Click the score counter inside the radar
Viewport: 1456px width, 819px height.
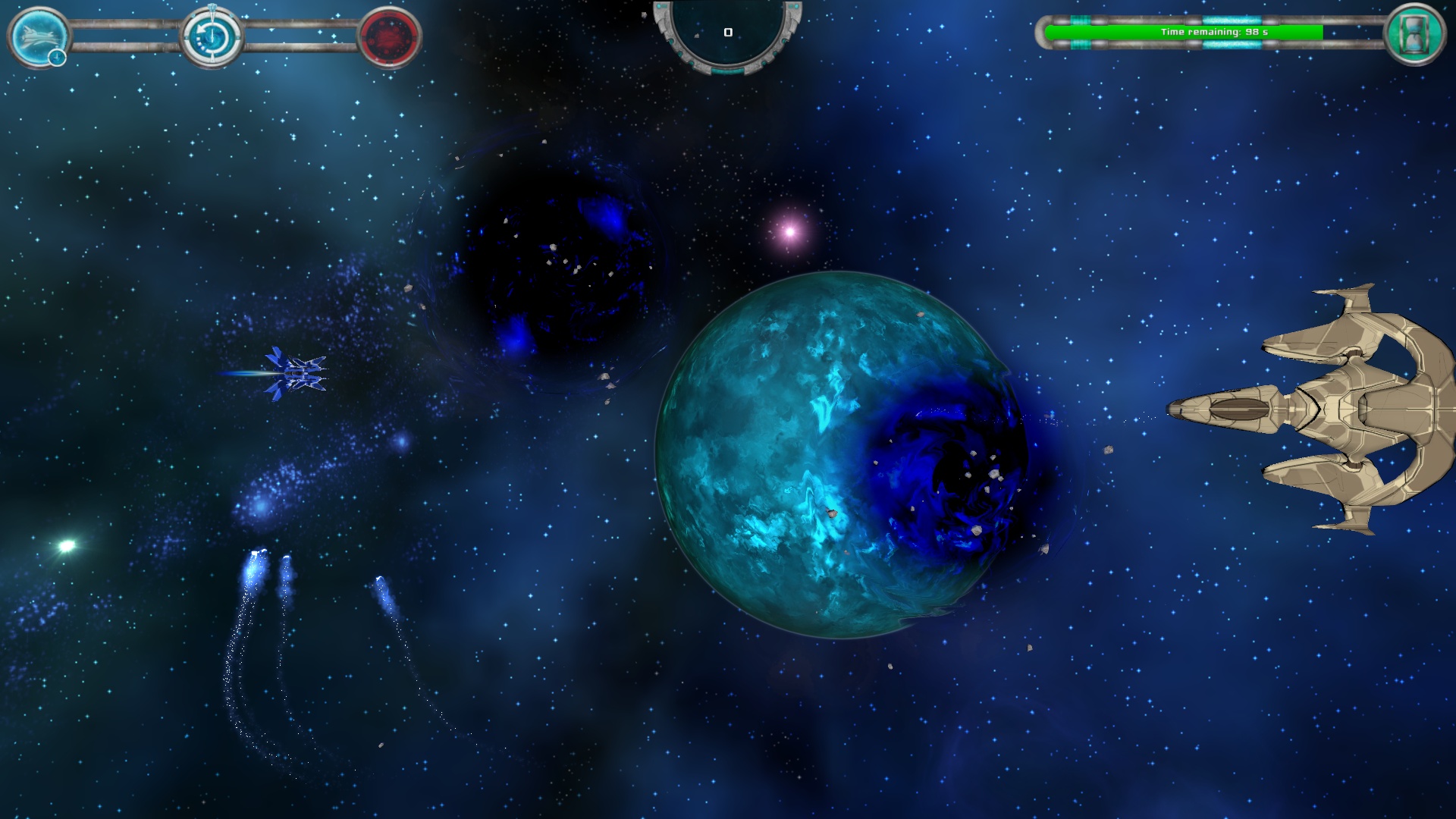(x=728, y=33)
